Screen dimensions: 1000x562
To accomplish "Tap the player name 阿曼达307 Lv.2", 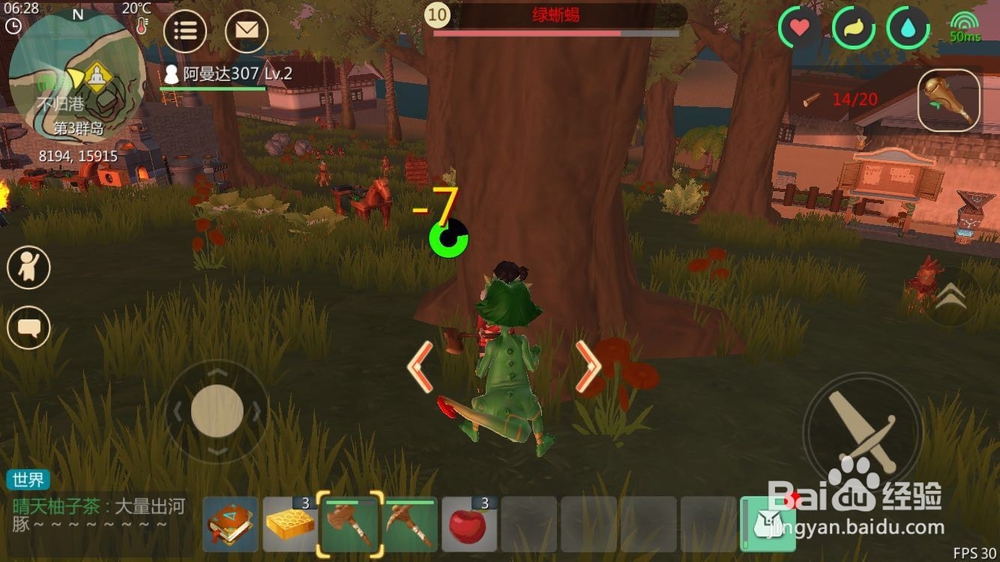I will [x=227, y=73].
